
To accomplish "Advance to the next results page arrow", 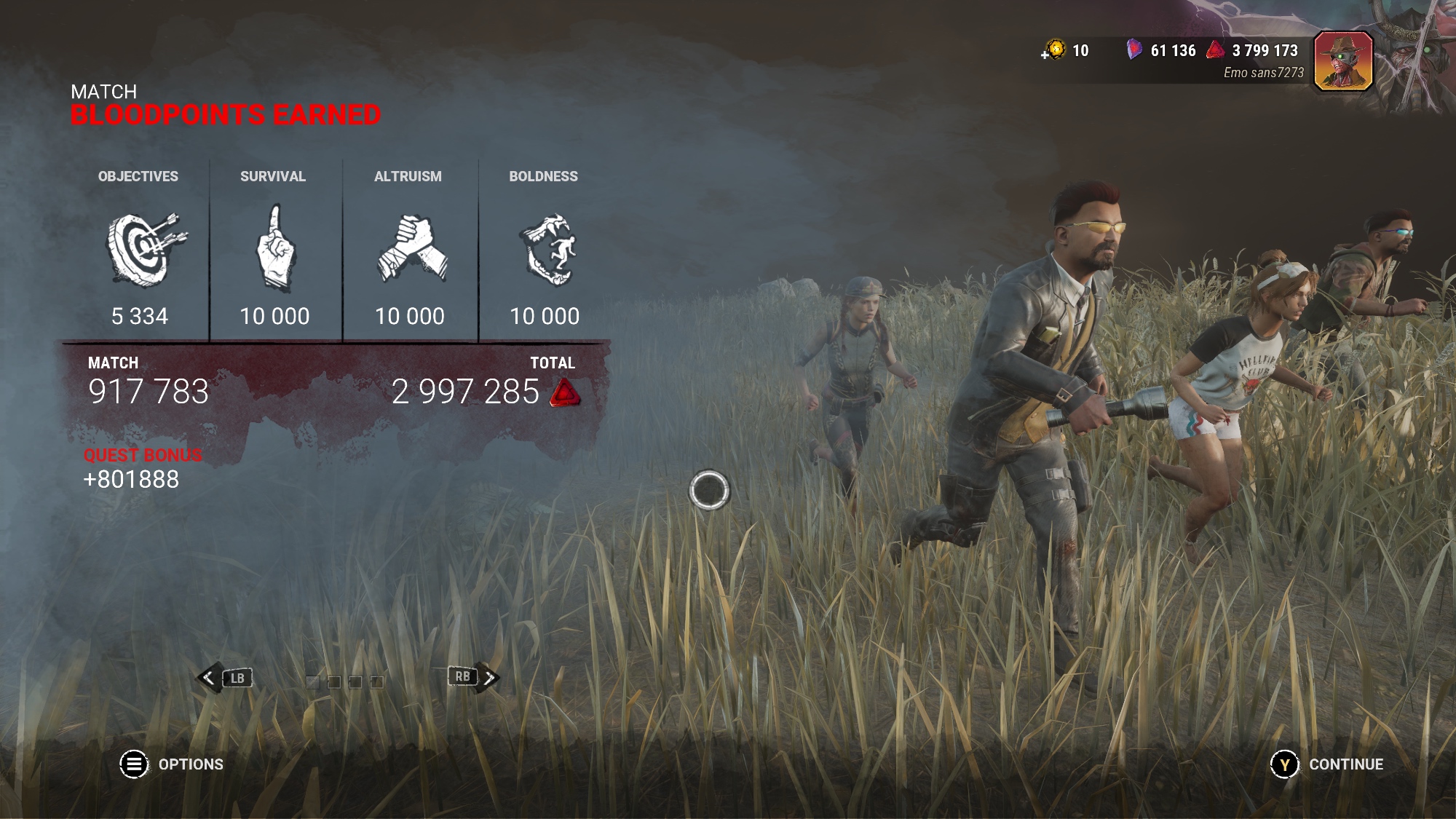I will pyautogui.click(x=489, y=678).
